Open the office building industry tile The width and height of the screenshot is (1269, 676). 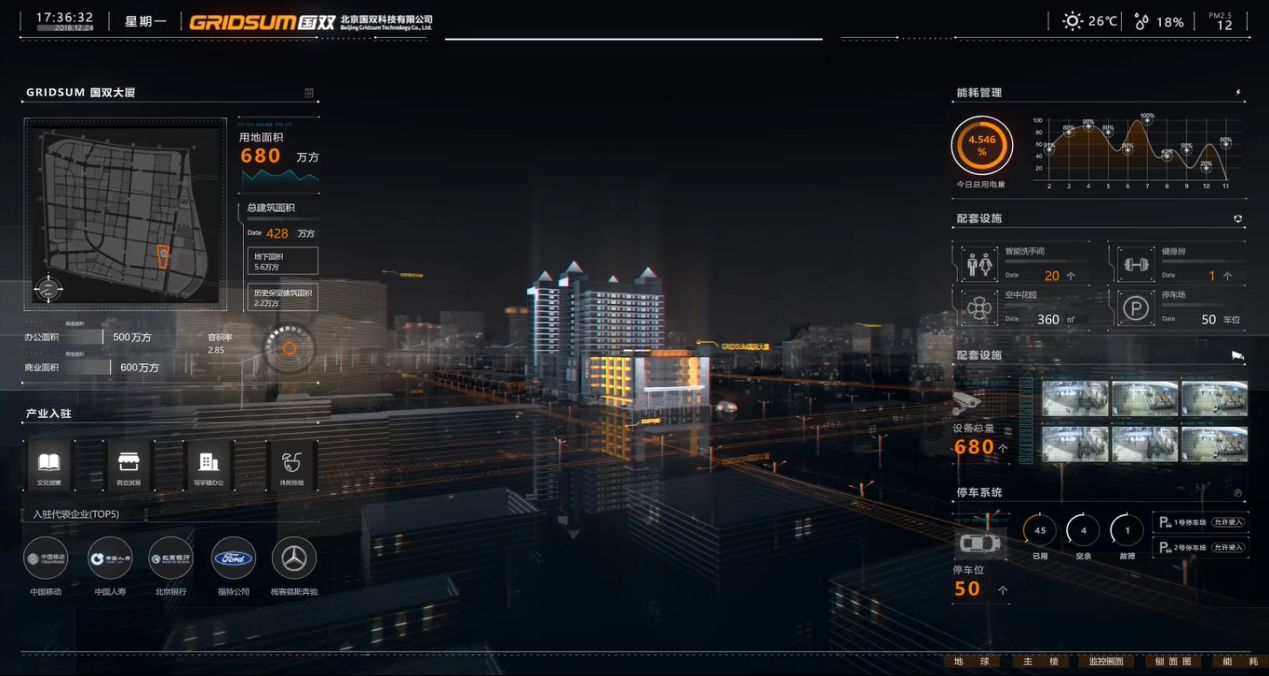209,463
